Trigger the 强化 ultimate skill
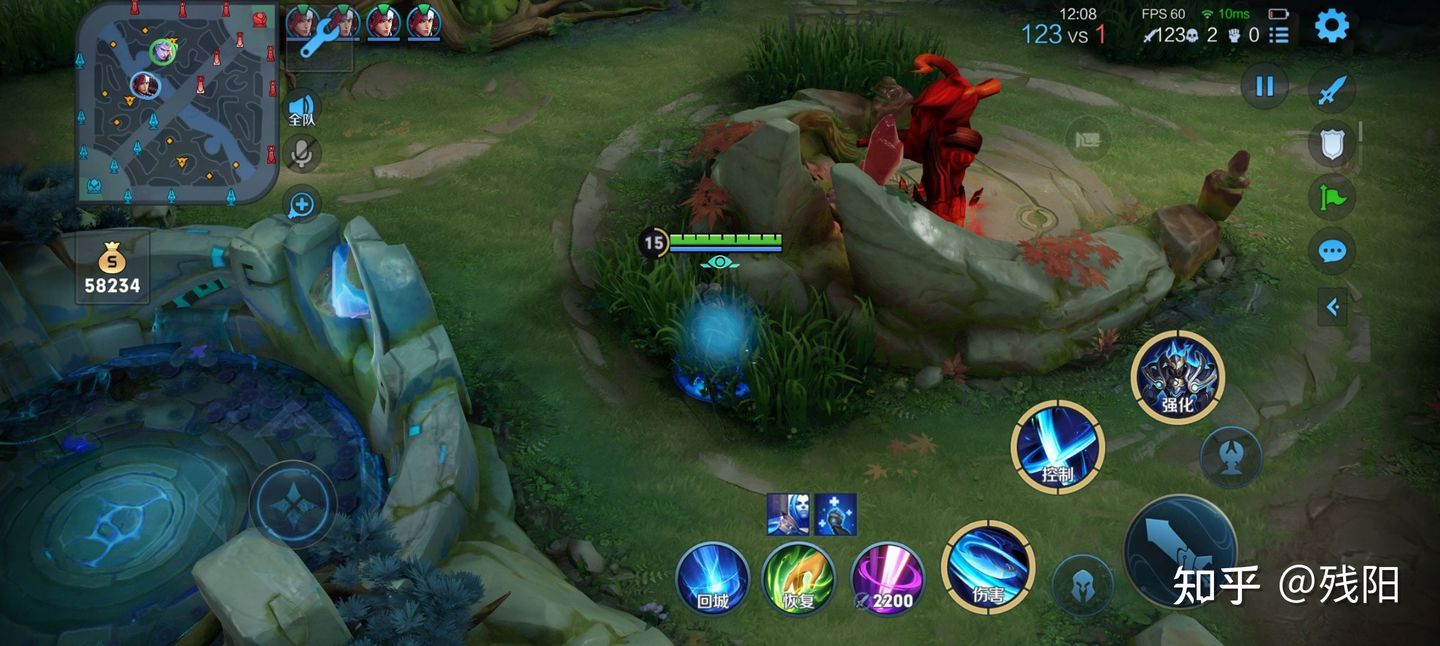 (1177, 377)
